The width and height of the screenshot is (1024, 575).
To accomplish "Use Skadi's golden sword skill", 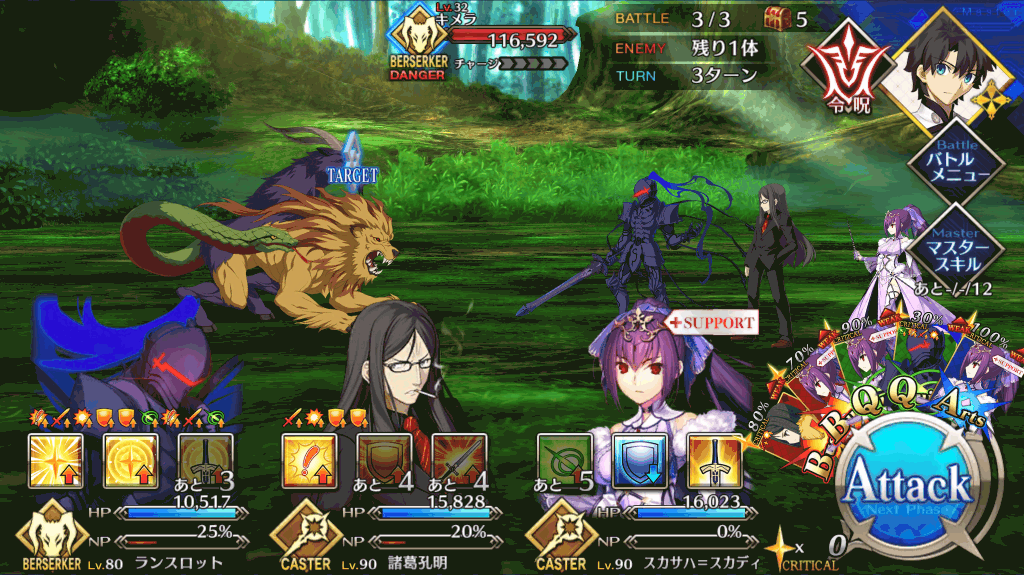I will pyautogui.click(x=714, y=460).
